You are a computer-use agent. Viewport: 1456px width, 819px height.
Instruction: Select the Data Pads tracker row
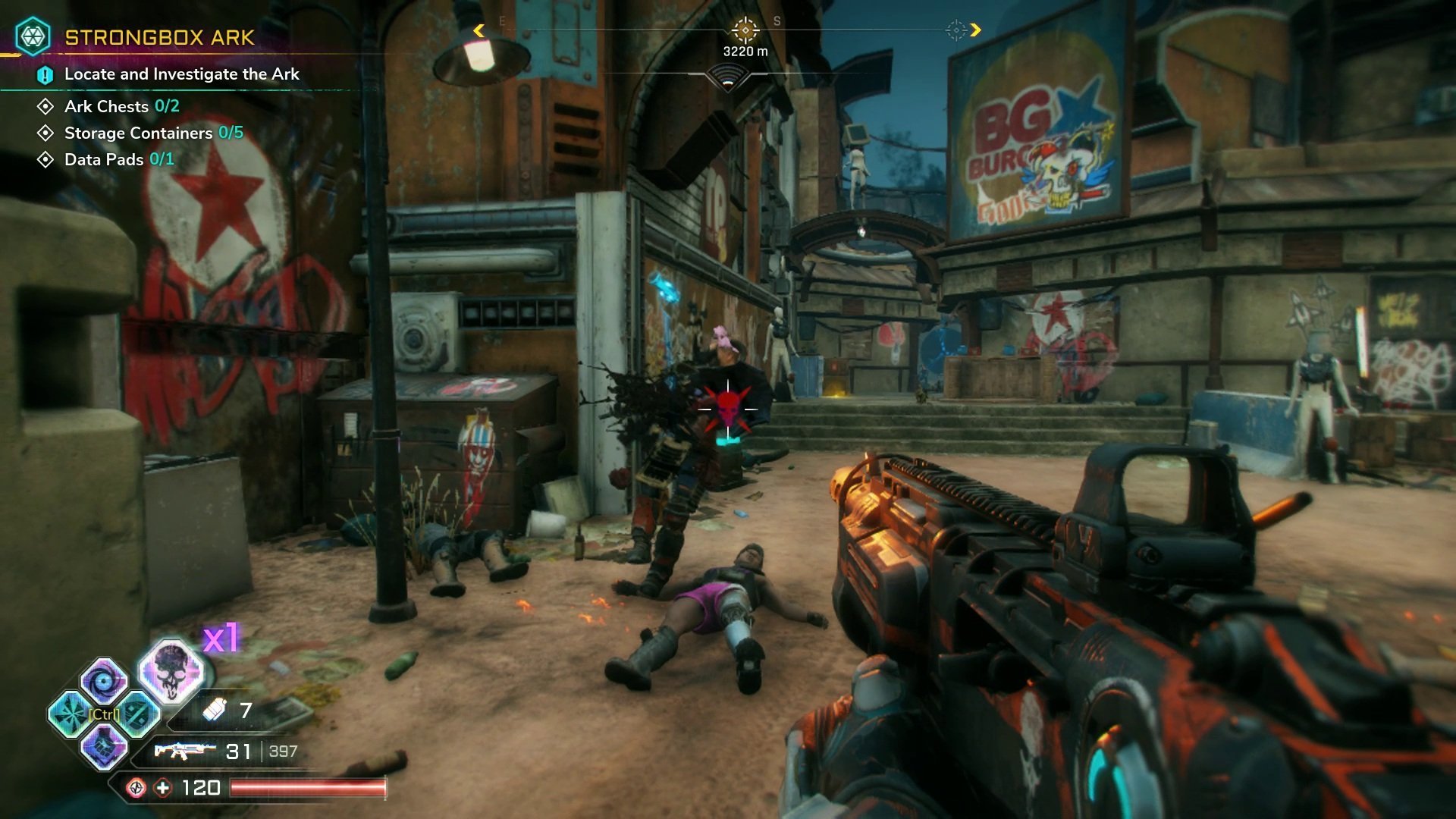click(118, 159)
